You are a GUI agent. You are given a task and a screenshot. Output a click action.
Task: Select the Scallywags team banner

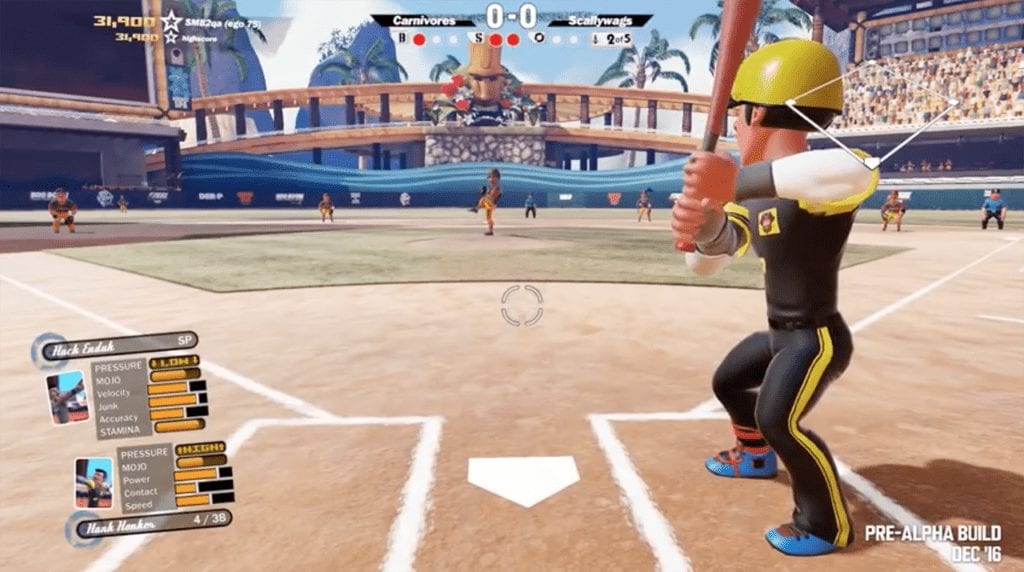[x=600, y=20]
